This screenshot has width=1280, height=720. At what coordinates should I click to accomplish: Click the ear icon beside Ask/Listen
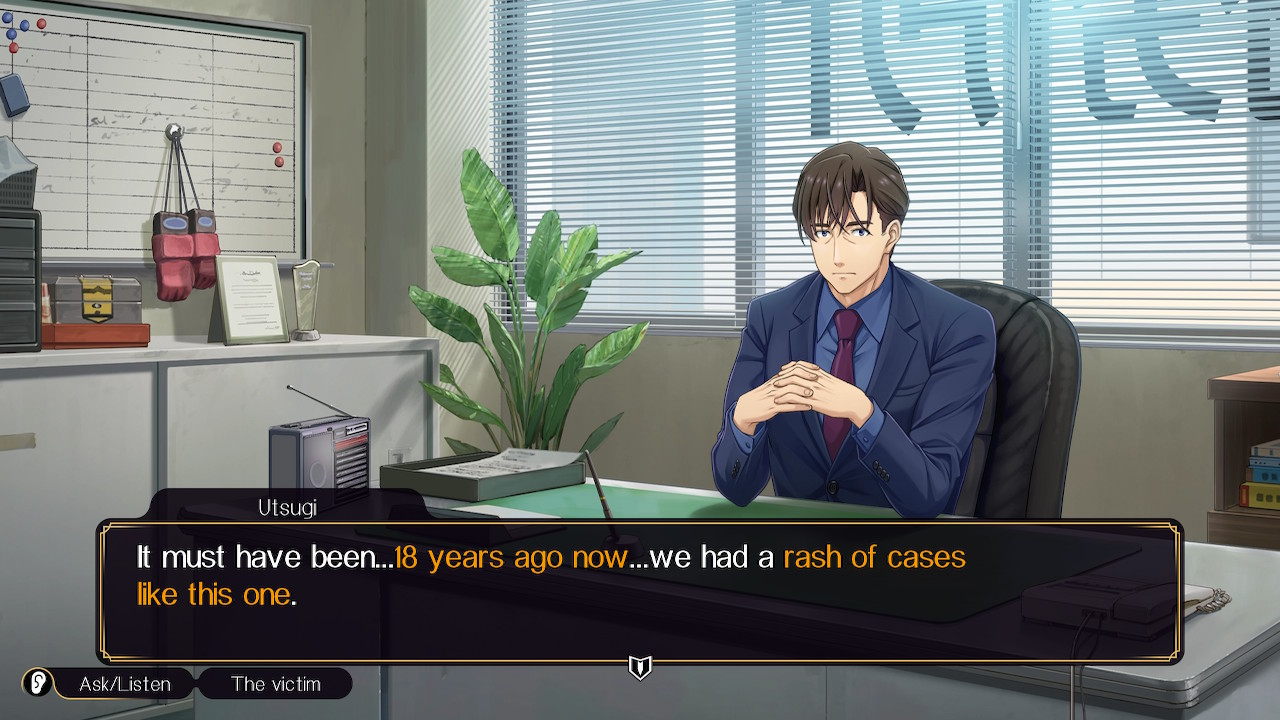tap(37, 683)
